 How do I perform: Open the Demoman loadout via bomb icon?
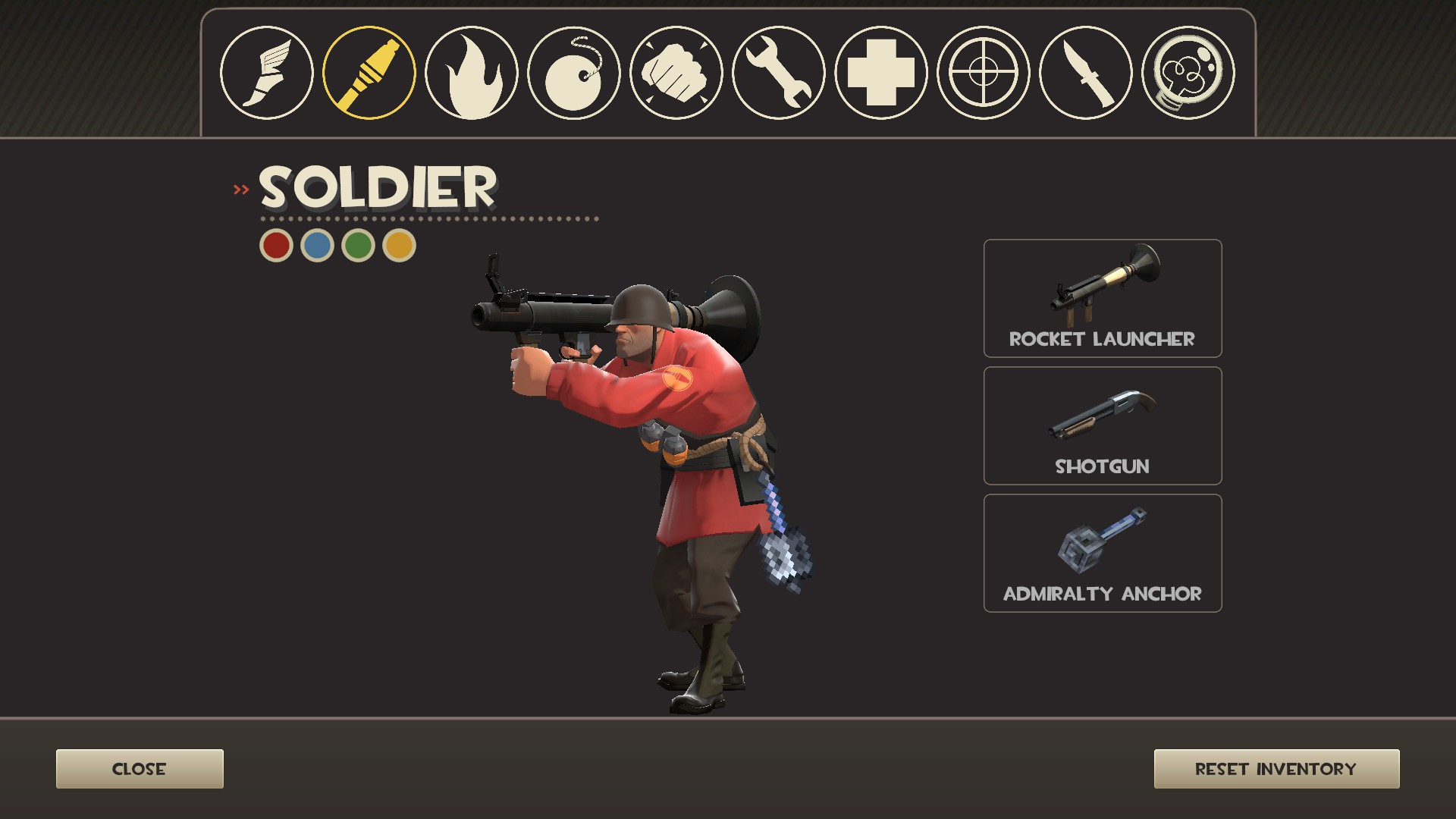pyautogui.click(x=574, y=72)
